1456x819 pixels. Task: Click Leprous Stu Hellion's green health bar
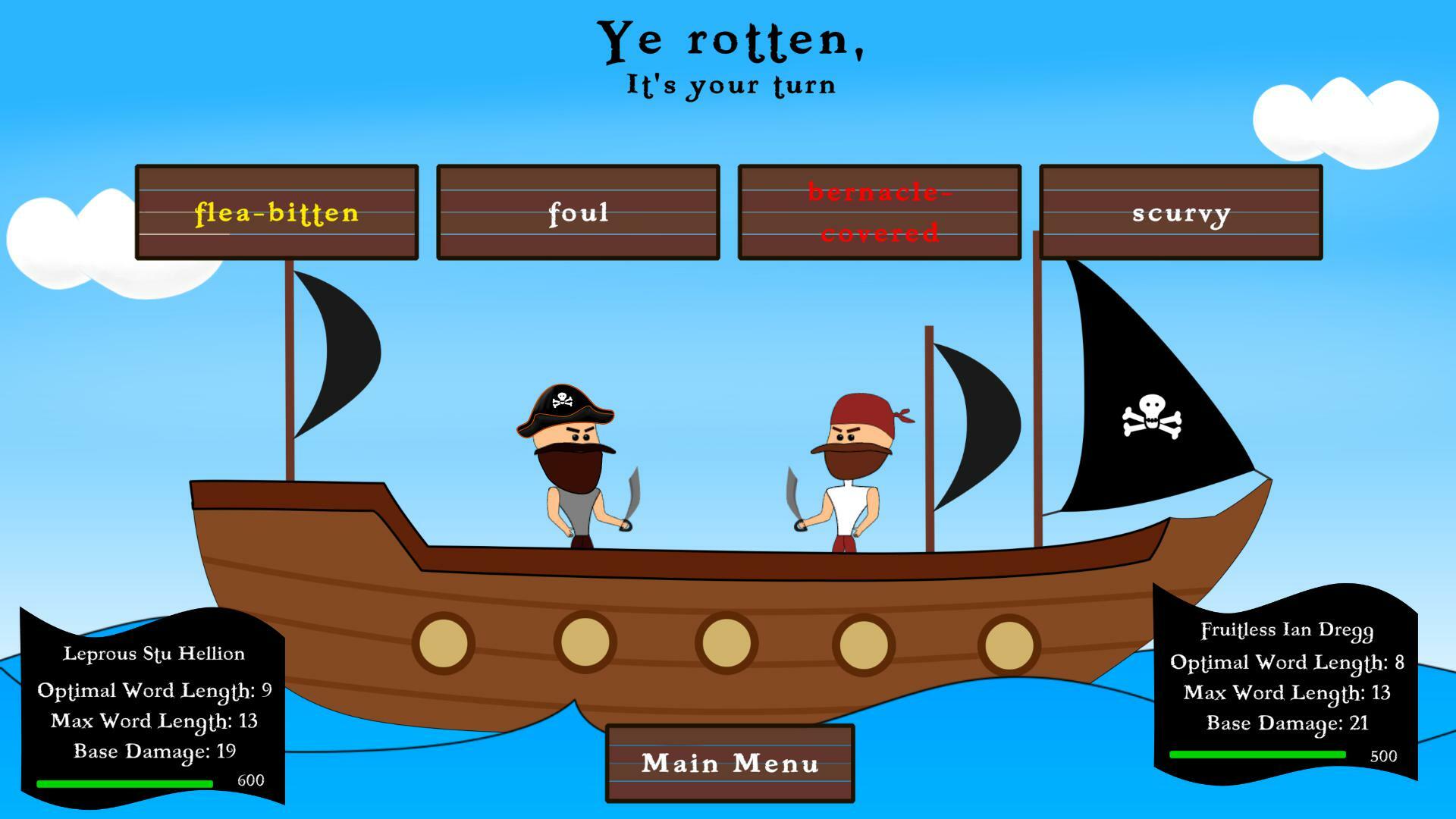point(125,781)
